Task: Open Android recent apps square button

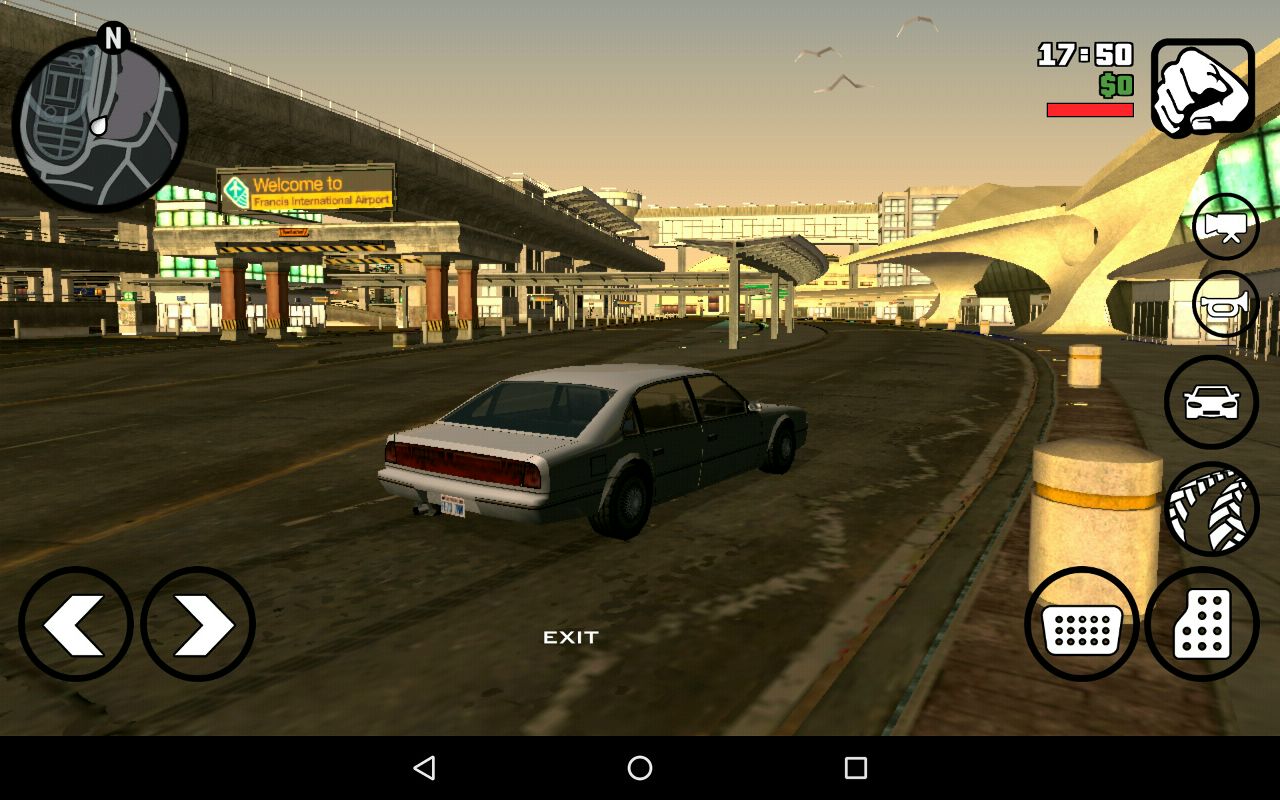Action: (856, 768)
